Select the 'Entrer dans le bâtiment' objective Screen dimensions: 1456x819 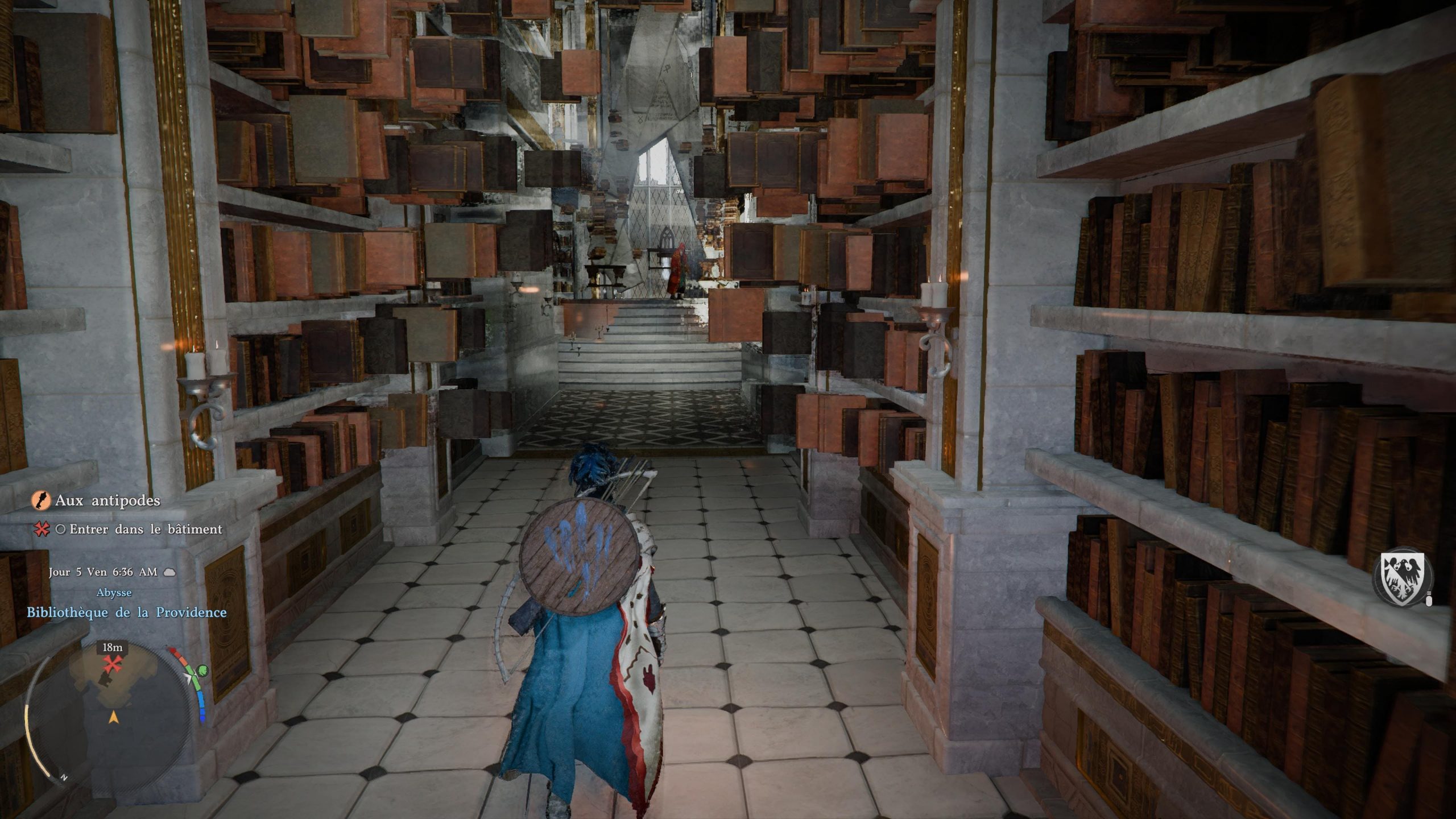pos(146,530)
